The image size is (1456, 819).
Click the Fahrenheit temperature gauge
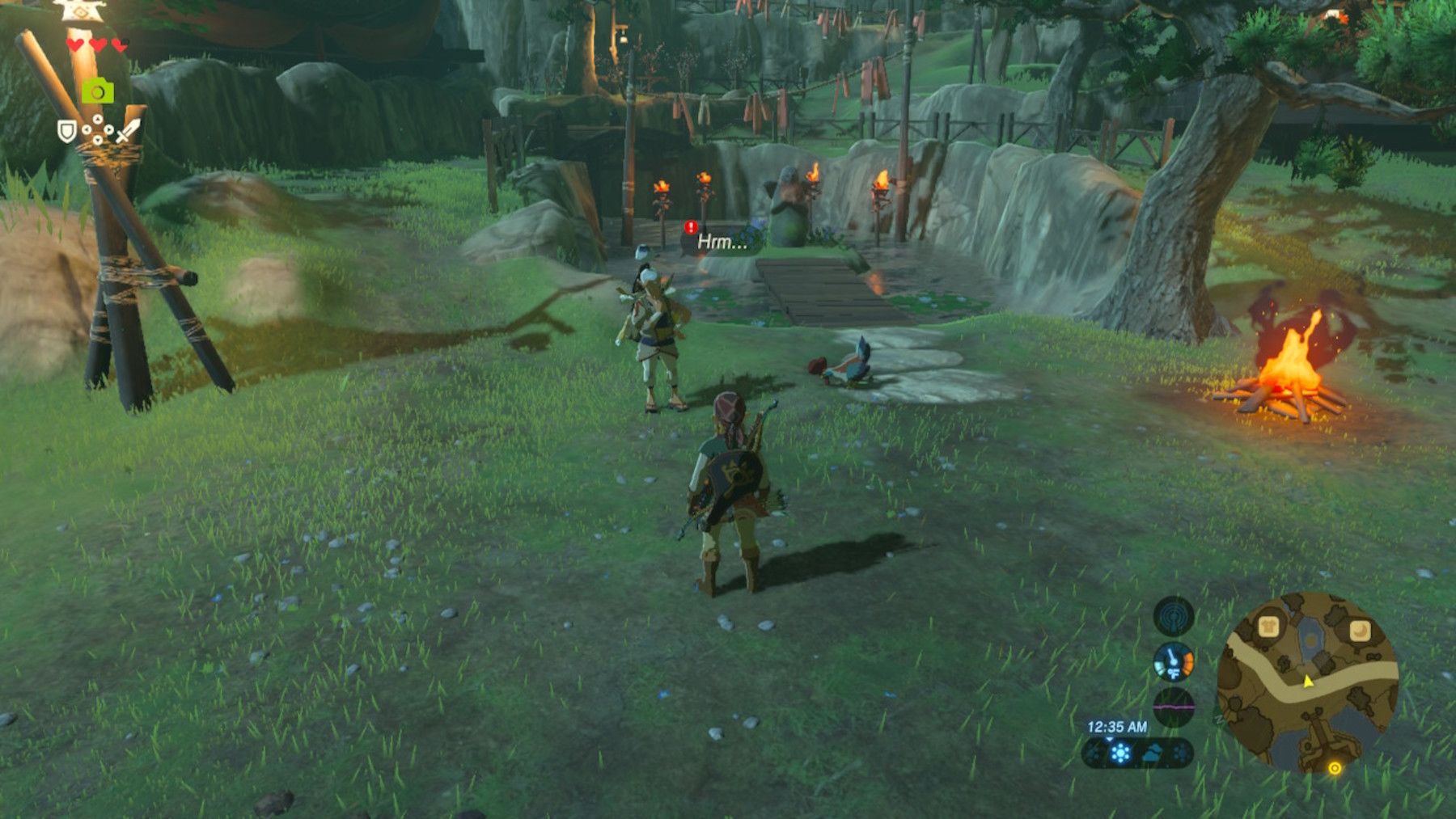coord(1173,663)
